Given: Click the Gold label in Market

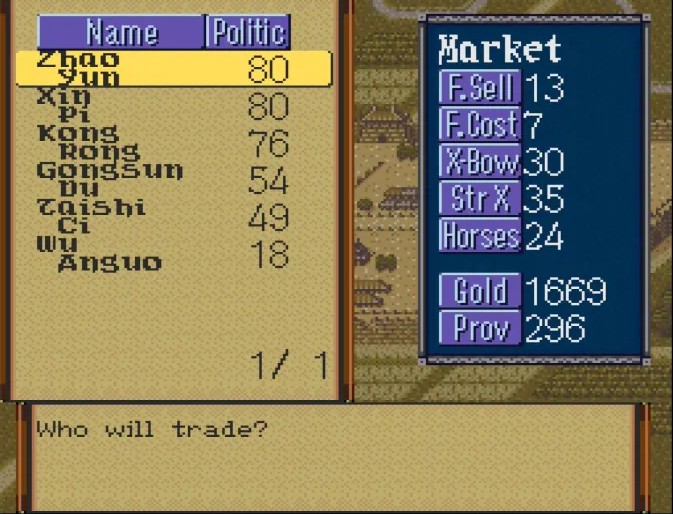Looking at the screenshot, I should [480, 291].
